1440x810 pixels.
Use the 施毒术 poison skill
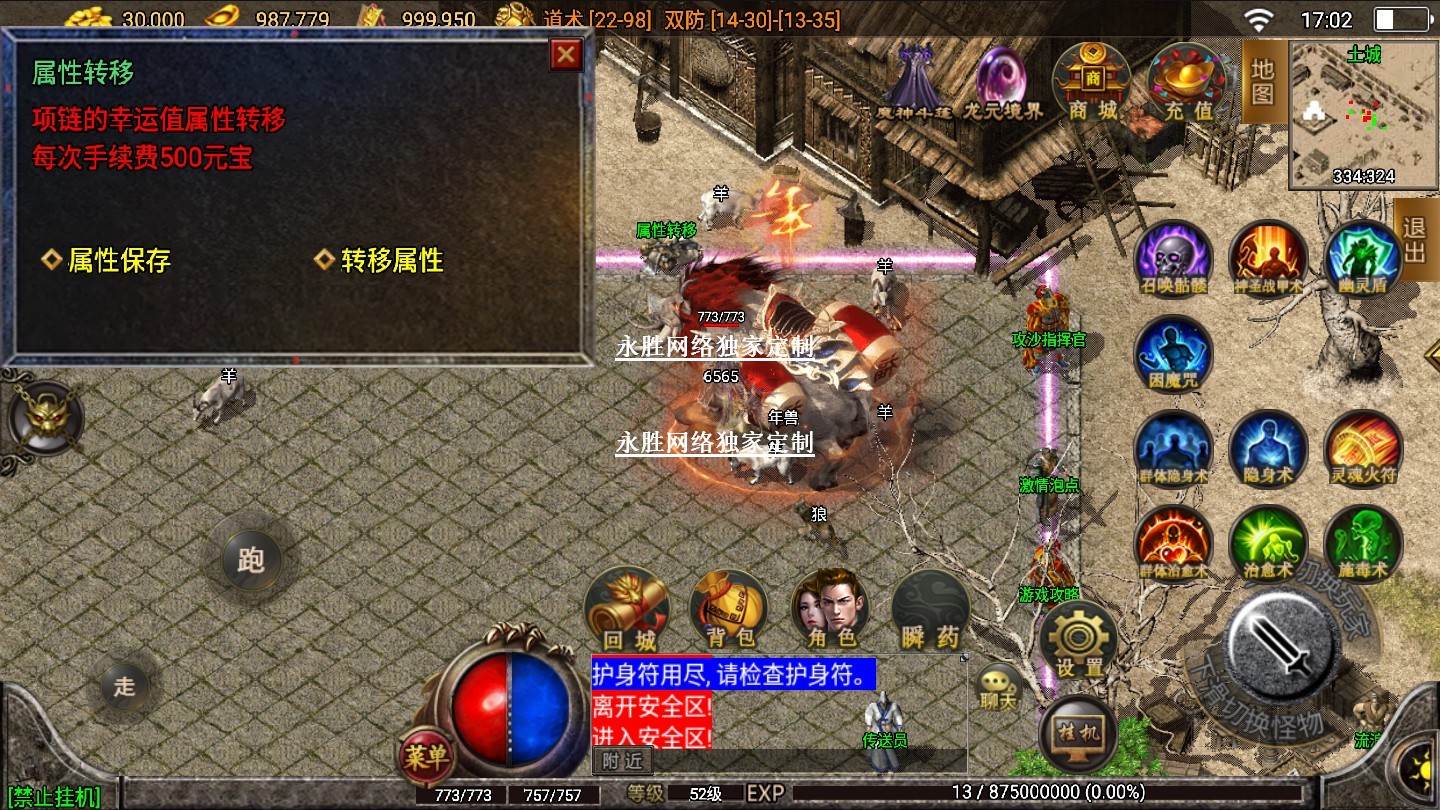click(1363, 544)
